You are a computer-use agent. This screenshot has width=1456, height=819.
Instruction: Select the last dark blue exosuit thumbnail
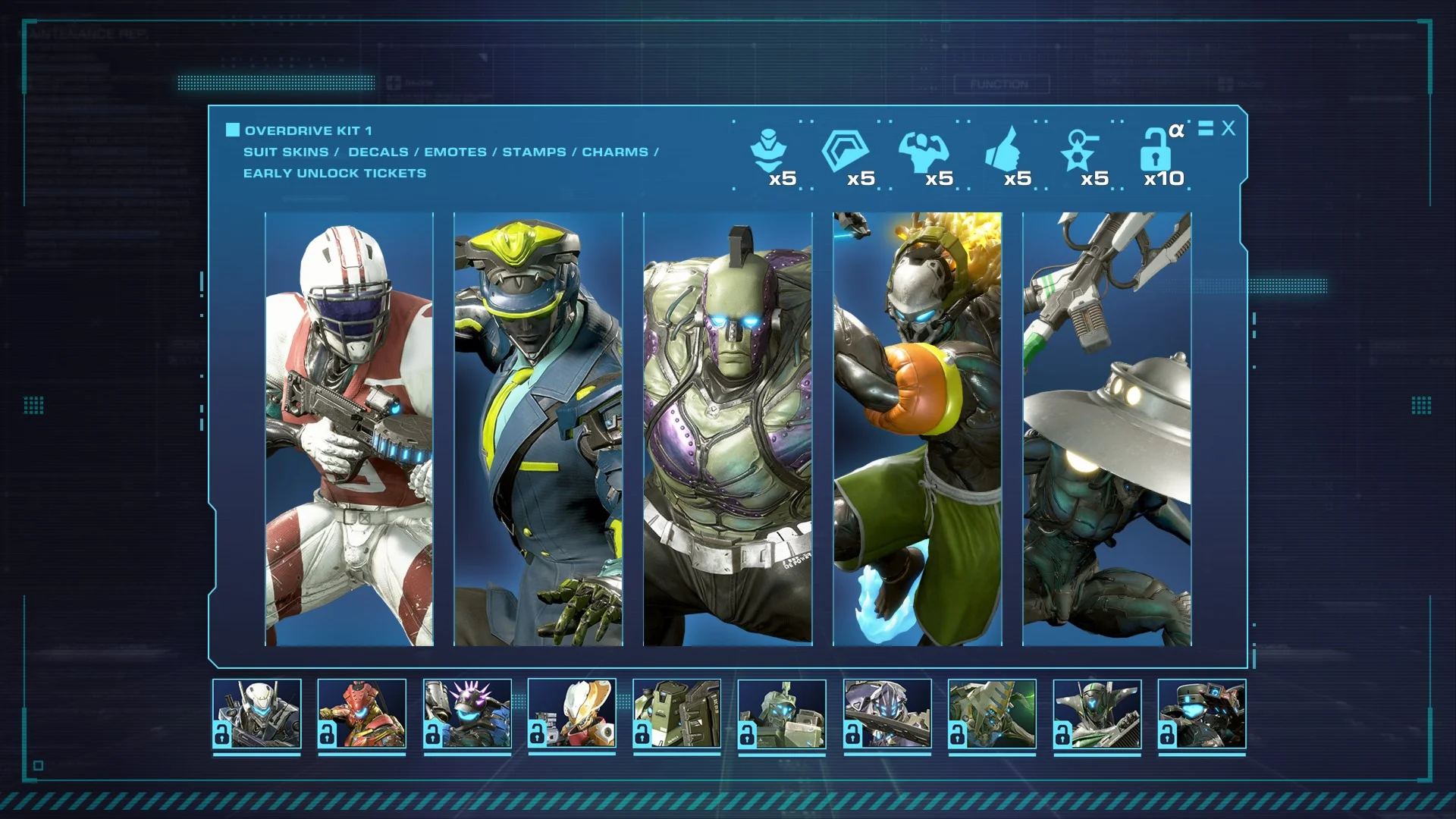[1202, 714]
